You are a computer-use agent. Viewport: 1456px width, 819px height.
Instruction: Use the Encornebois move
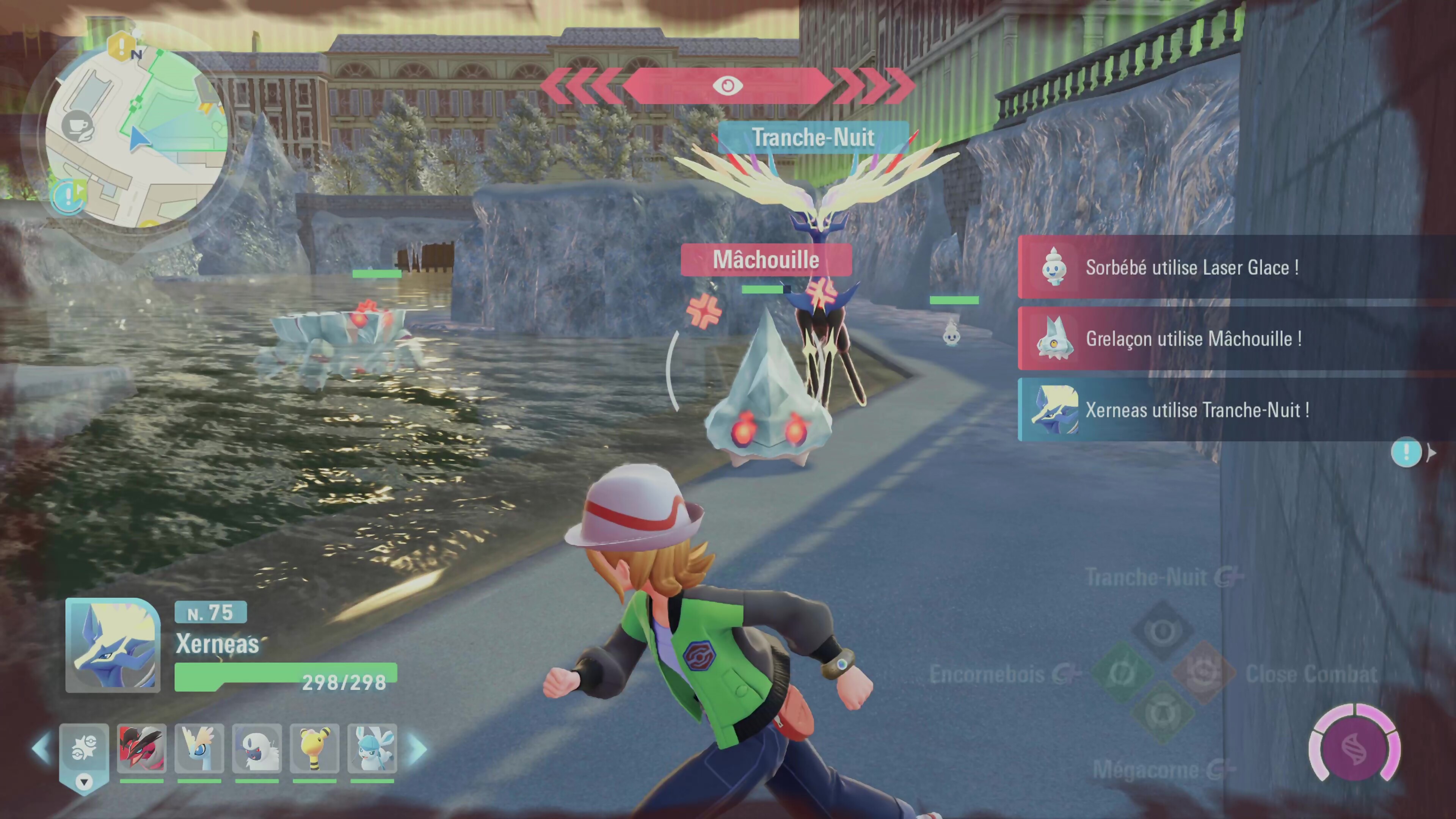[1122, 673]
